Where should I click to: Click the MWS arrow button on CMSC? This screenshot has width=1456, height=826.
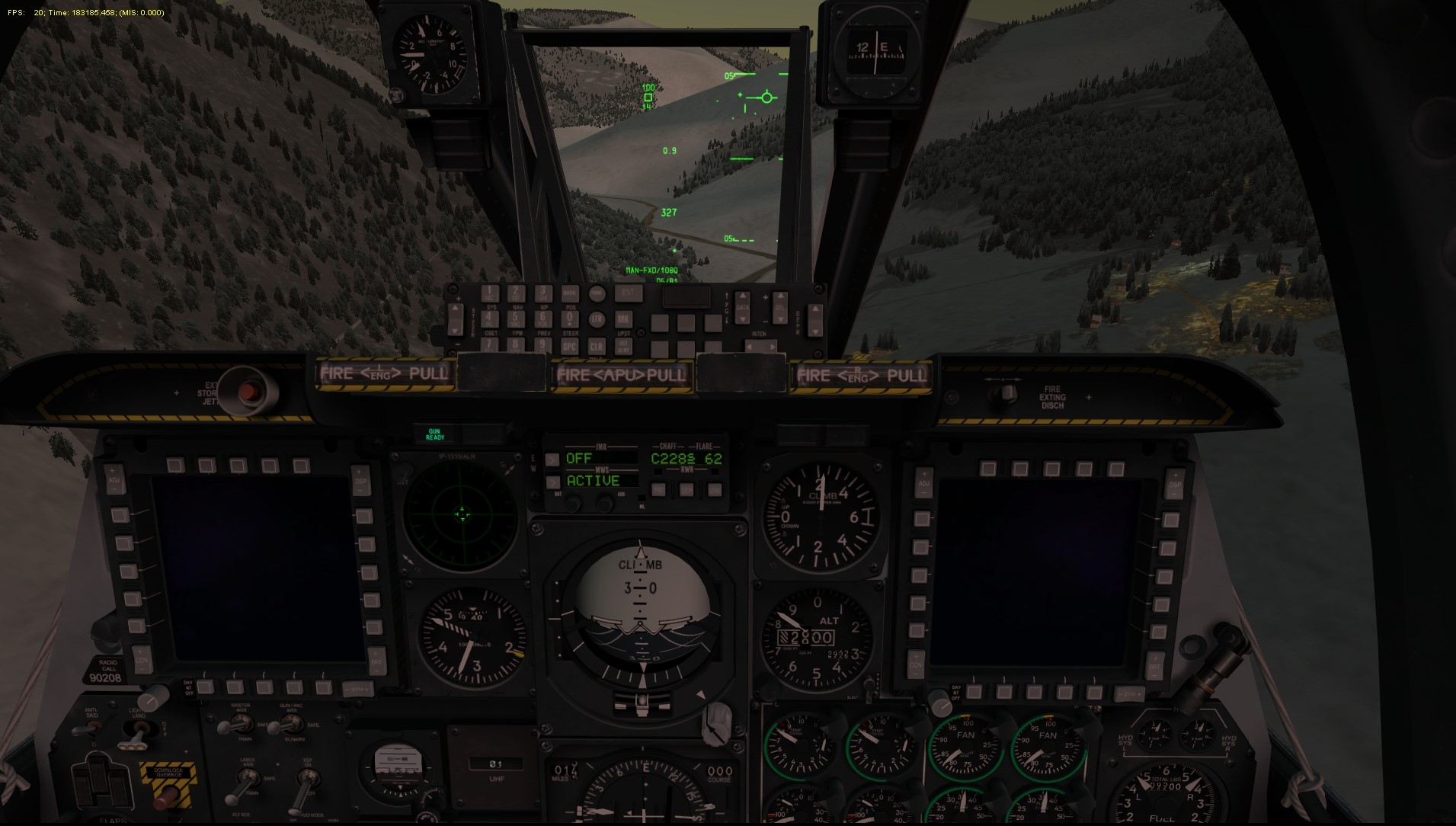(552, 482)
